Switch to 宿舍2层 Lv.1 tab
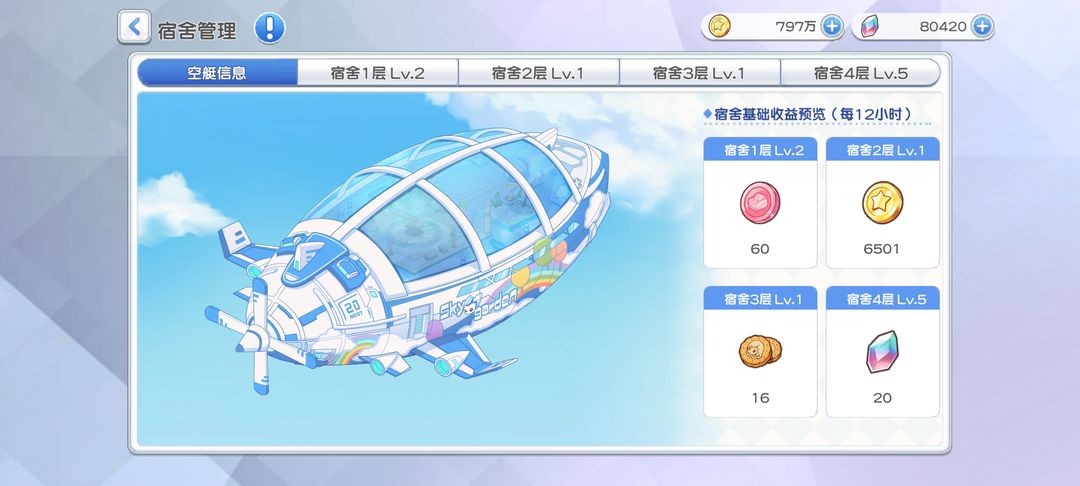1080x486 pixels. pyautogui.click(x=538, y=73)
